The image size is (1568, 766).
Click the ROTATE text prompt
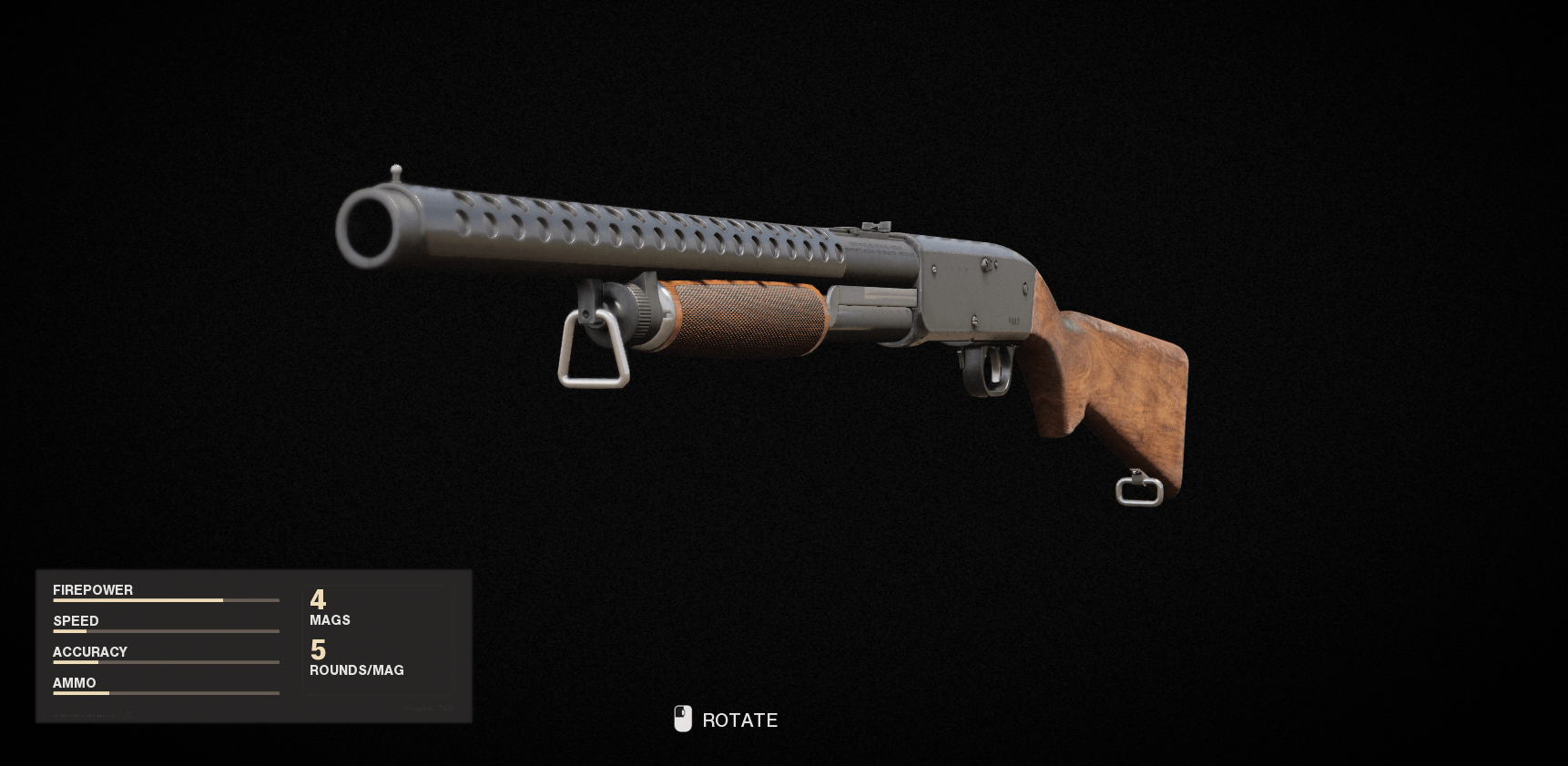click(x=739, y=720)
